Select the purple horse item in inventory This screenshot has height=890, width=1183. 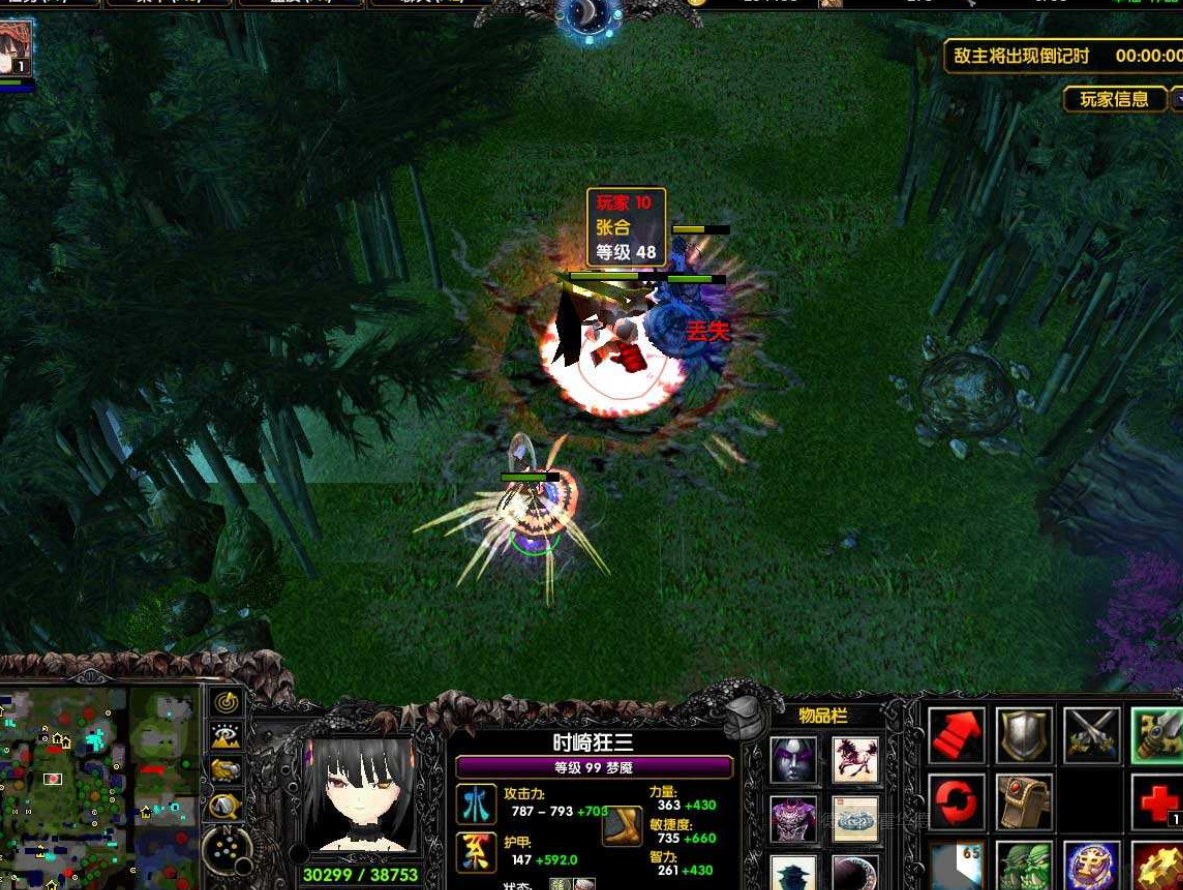click(x=855, y=760)
